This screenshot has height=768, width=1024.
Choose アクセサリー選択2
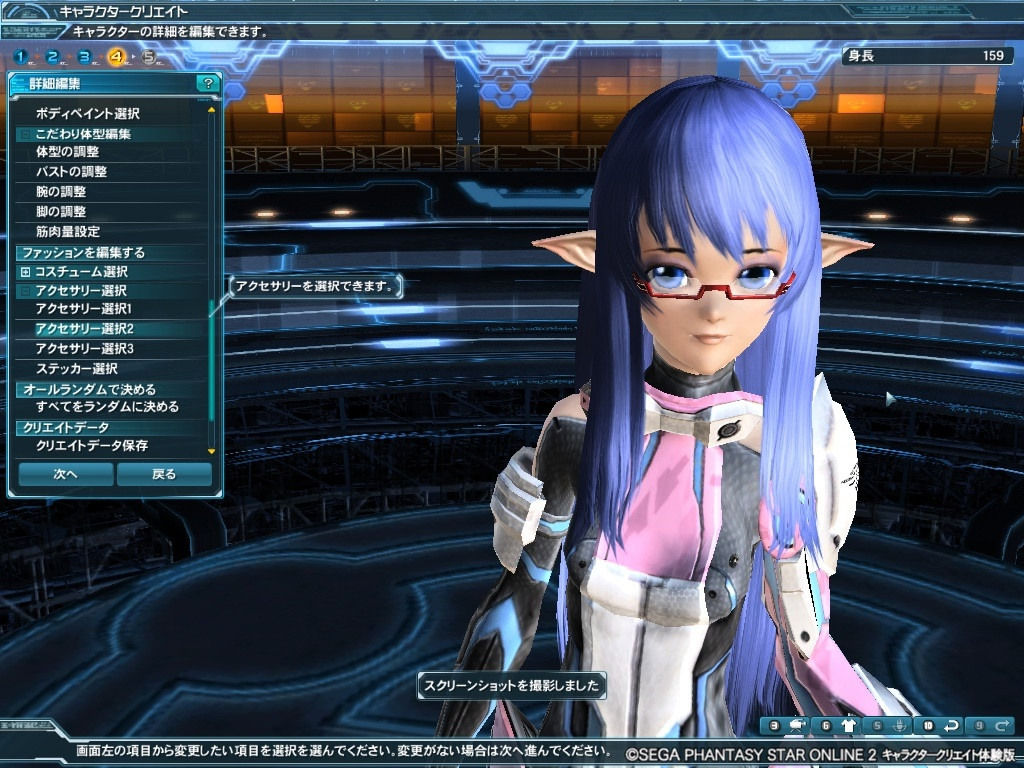click(84, 329)
